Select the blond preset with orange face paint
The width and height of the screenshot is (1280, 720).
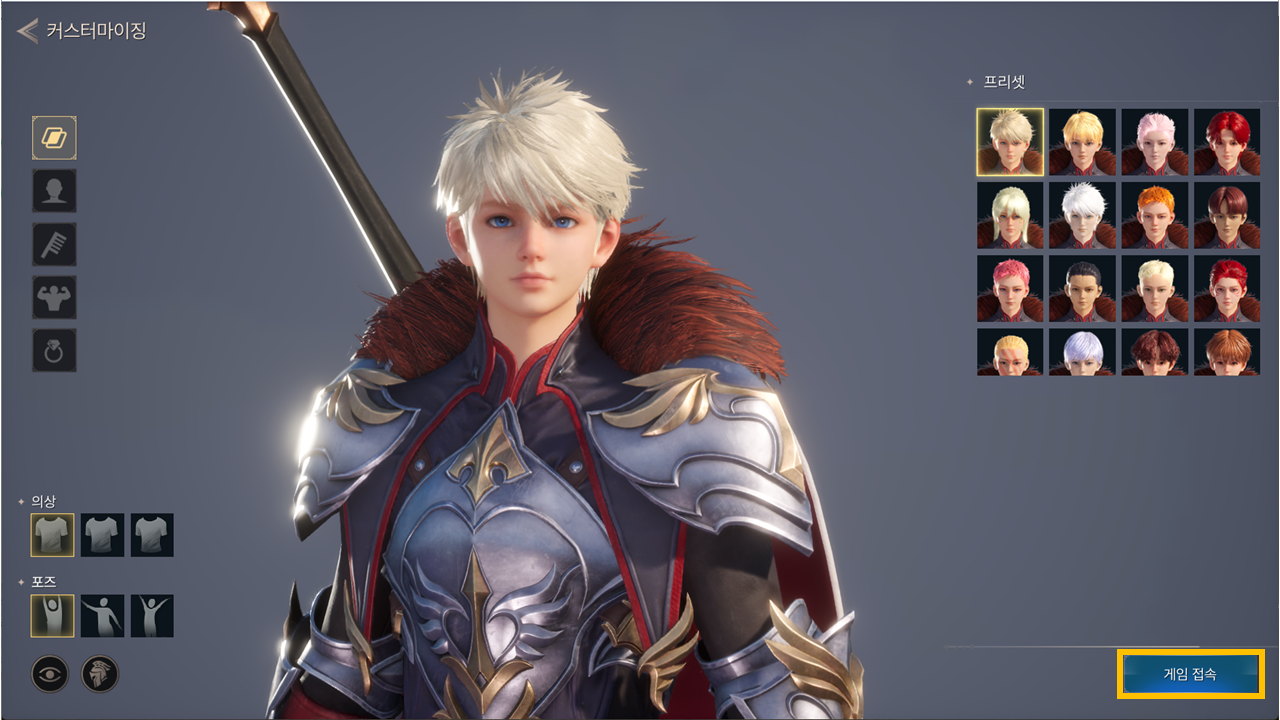(1010, 352)
